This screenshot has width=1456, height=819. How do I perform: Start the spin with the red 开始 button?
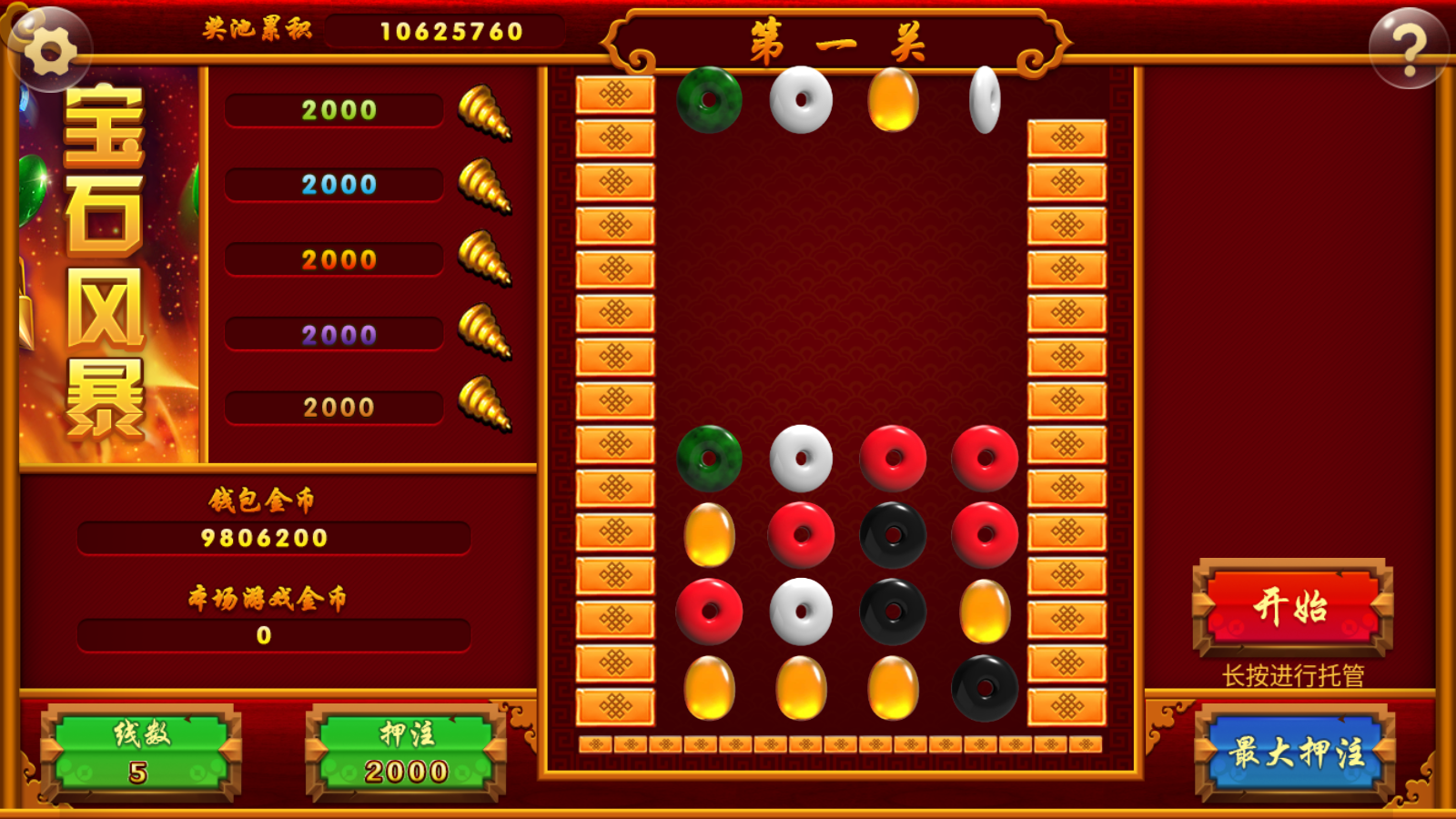pyautogui.click(x=1292, y=607)
